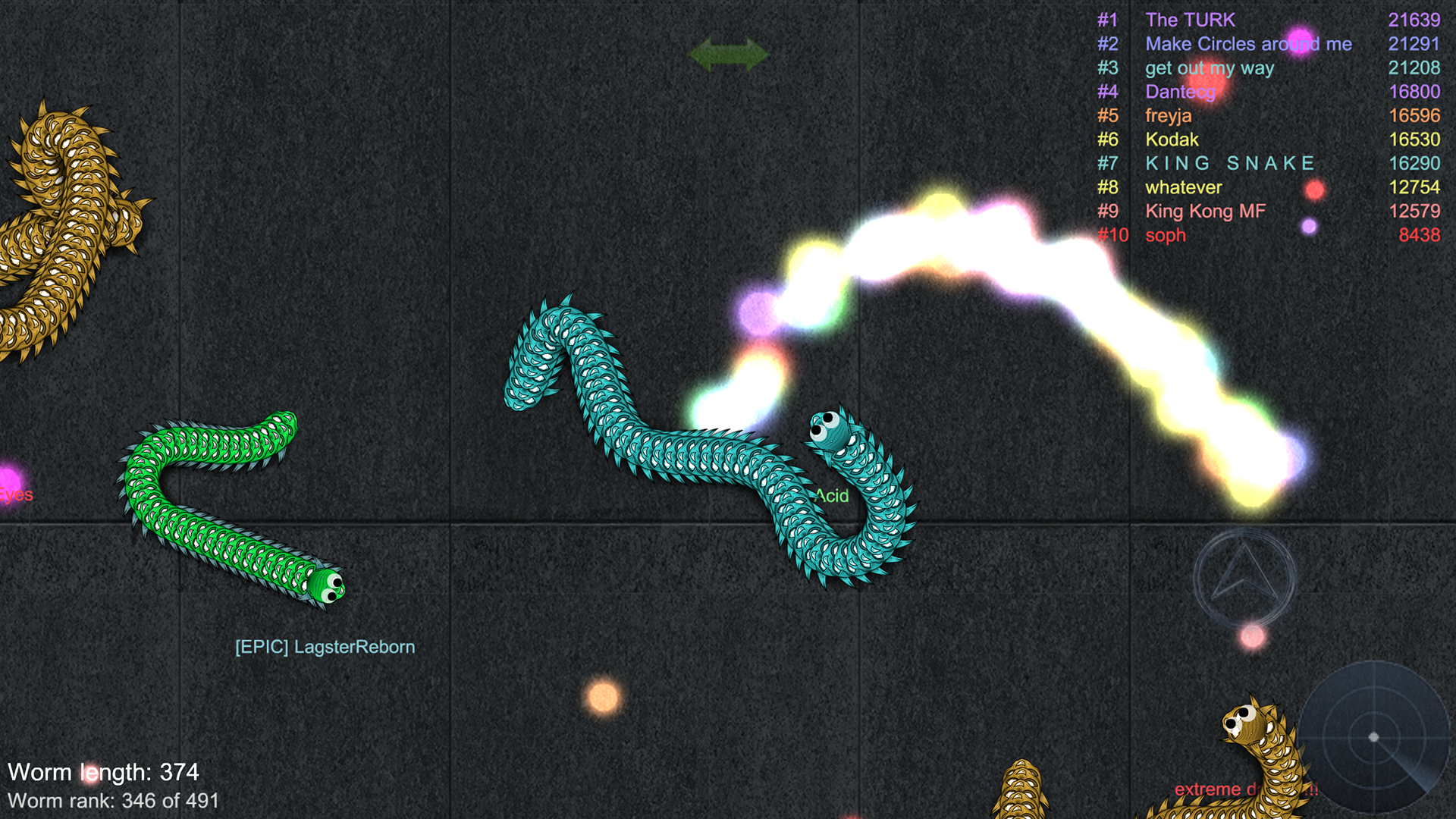Viewport: 1456px width, 819px height.
Task: Click the red food pellet near 'whatever'
Action: (1314, 189)
